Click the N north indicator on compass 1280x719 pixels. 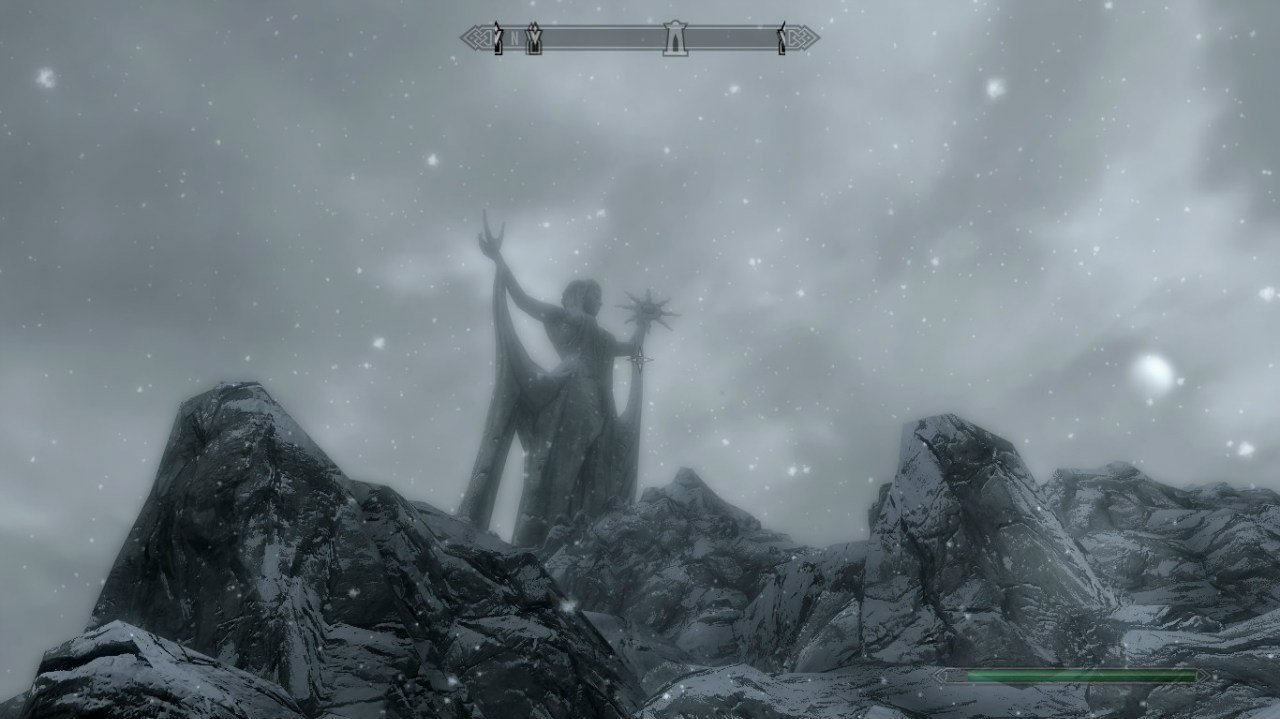[x=515, y=40]
